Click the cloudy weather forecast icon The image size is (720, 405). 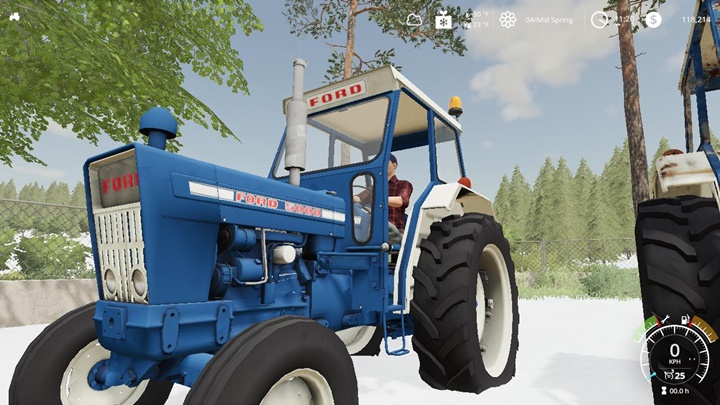click(x=414, y=19)
